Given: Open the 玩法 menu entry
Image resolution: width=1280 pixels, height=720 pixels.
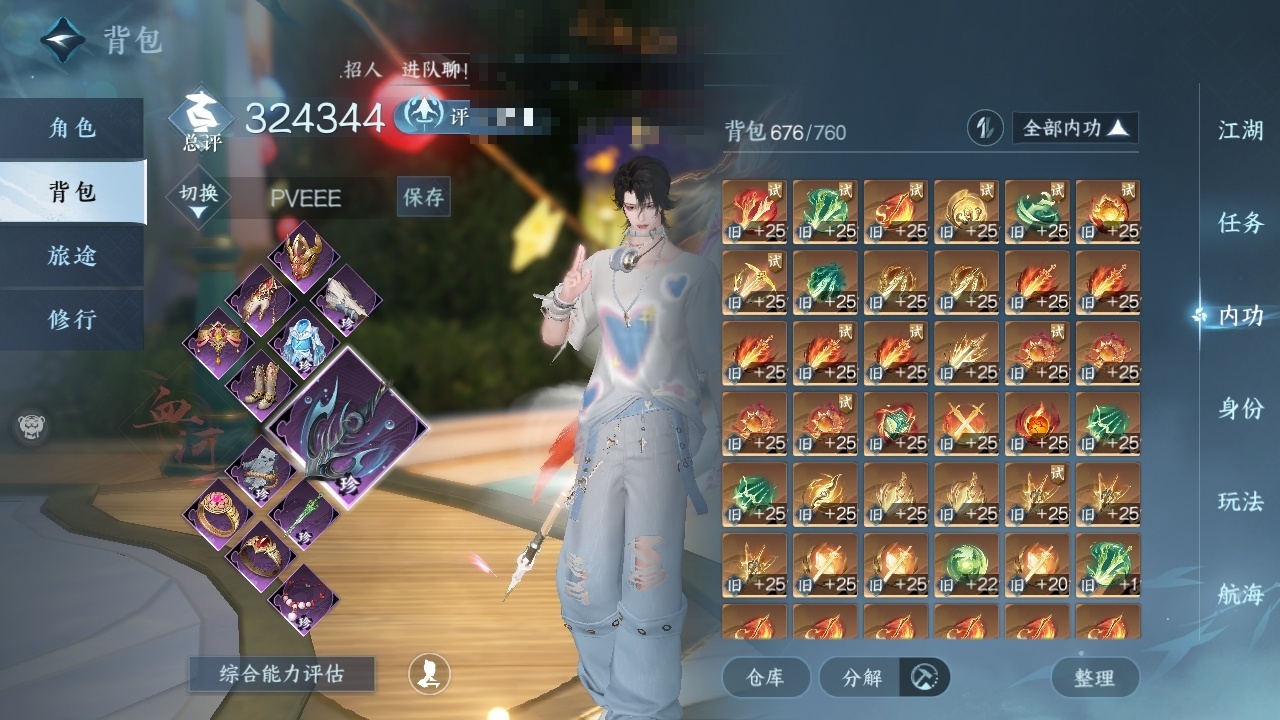Looking at the screenshot, I should point(1240,501).
